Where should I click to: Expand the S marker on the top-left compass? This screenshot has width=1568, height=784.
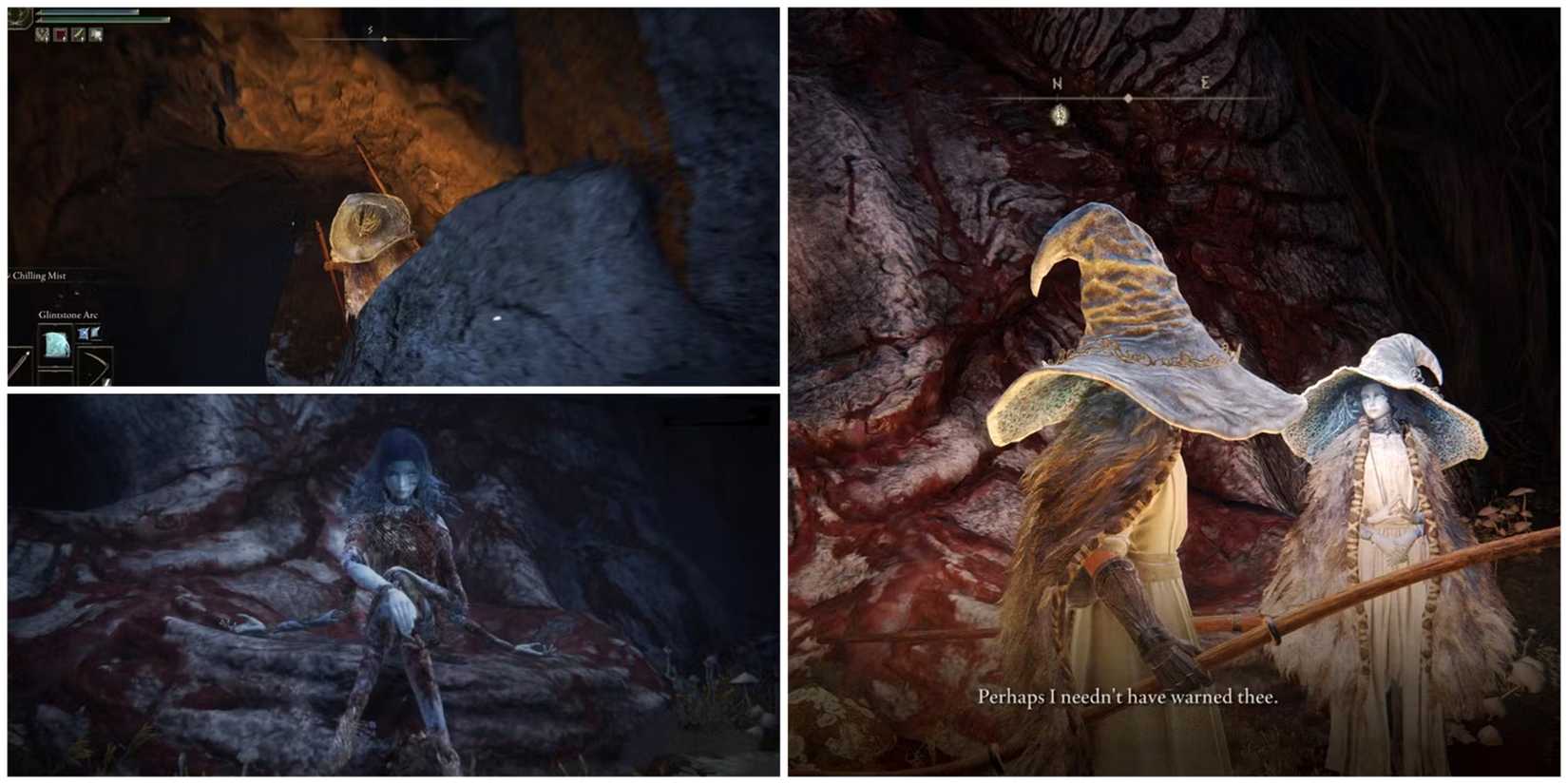coord(367,29)
